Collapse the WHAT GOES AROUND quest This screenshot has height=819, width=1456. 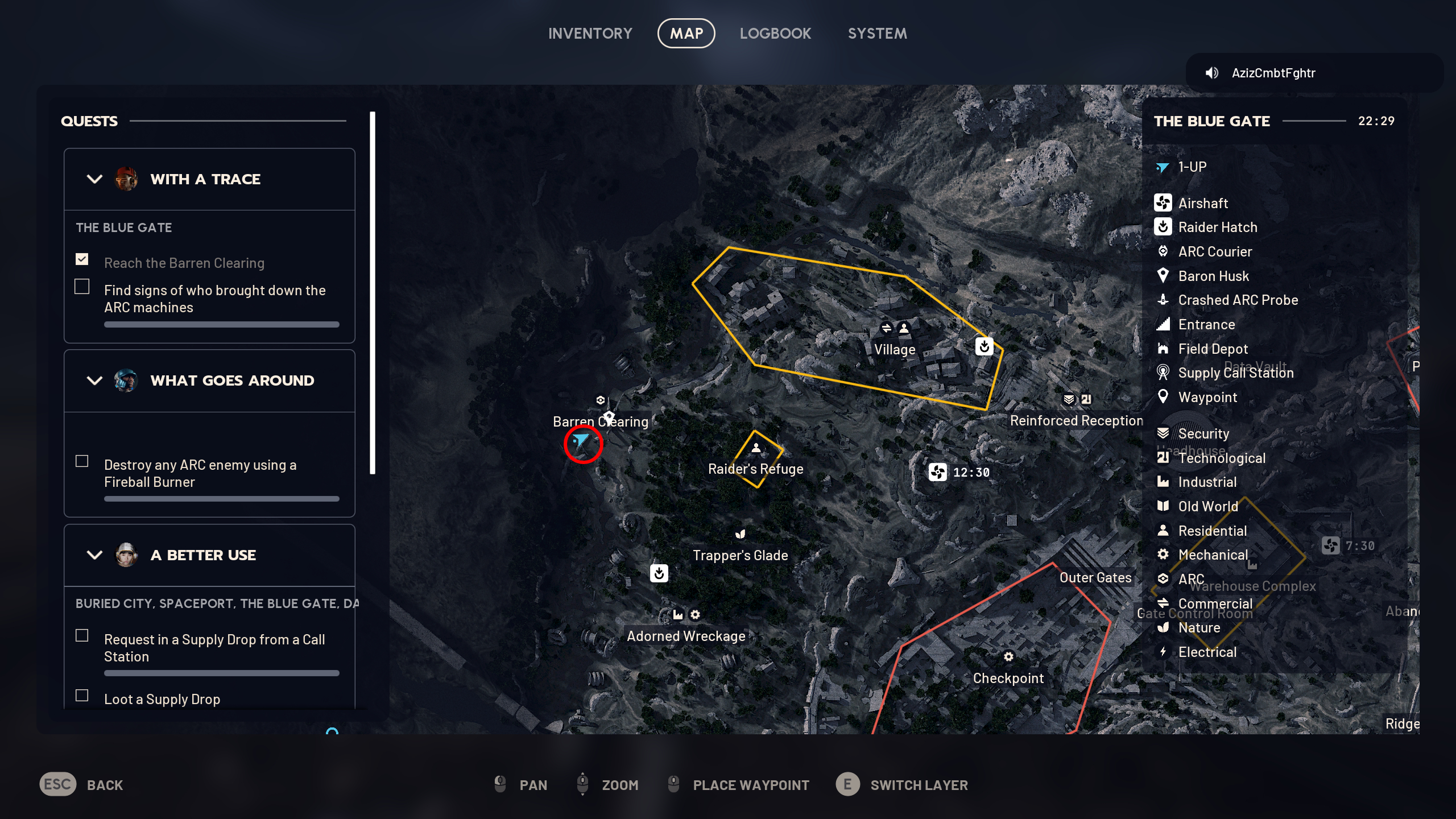coord(94,381)
